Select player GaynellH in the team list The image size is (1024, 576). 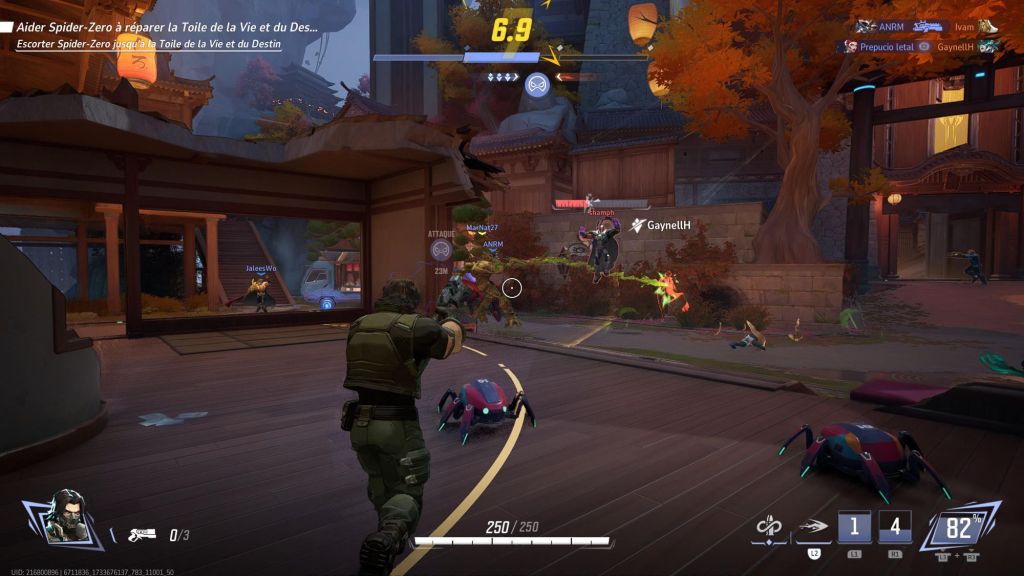956,46
